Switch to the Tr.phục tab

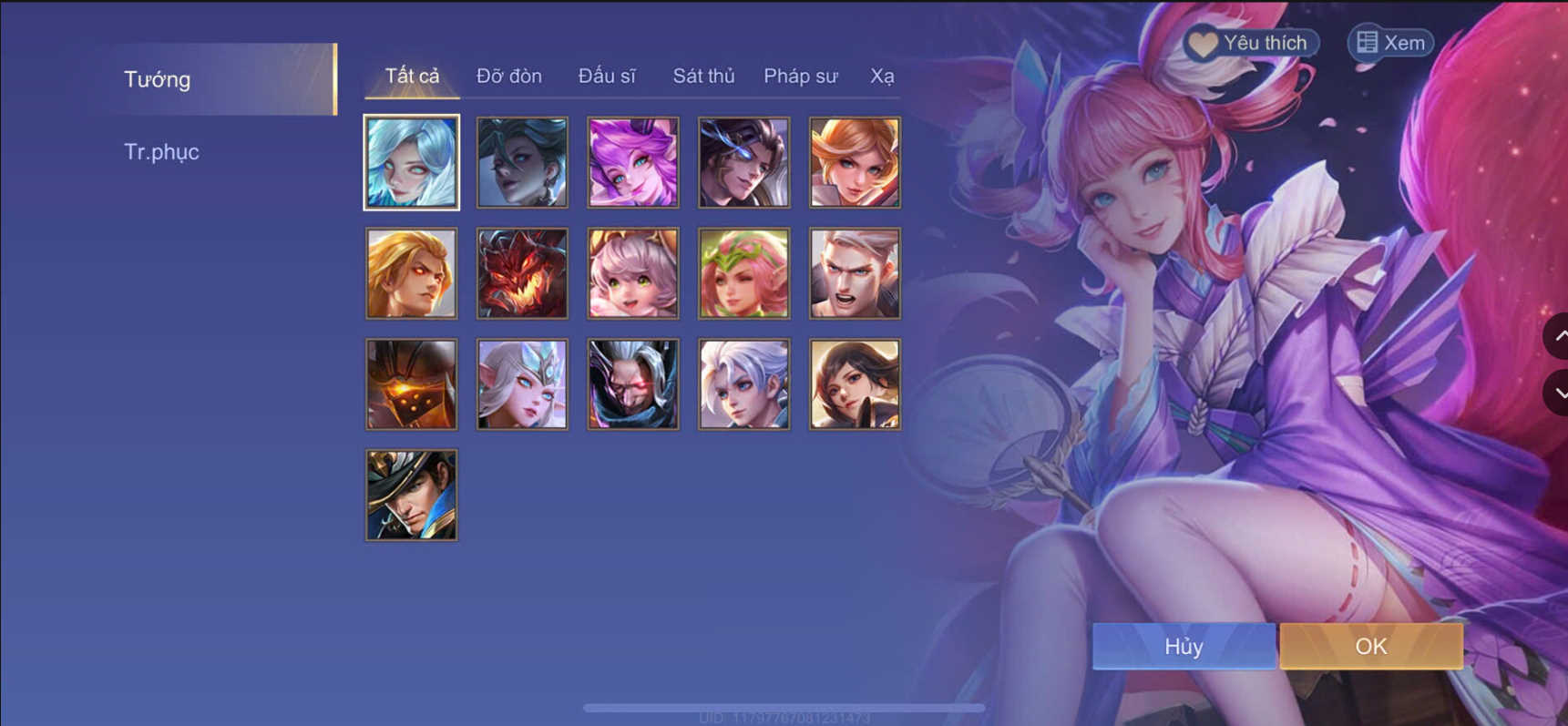point(162,151)
